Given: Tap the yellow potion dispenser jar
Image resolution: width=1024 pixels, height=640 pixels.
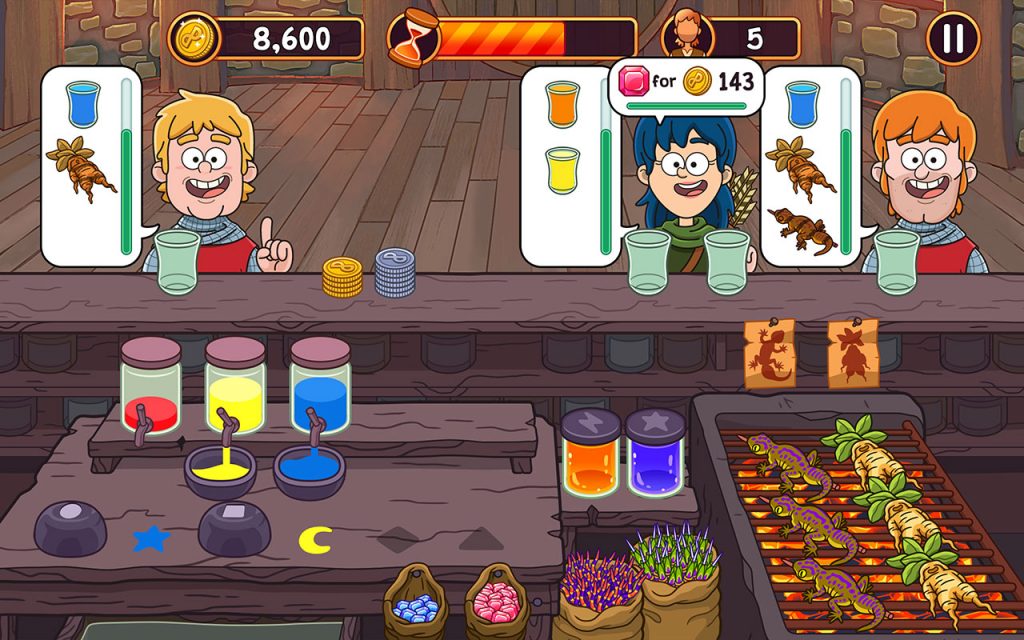Looking at the screenshot, I should click(235, 387).
